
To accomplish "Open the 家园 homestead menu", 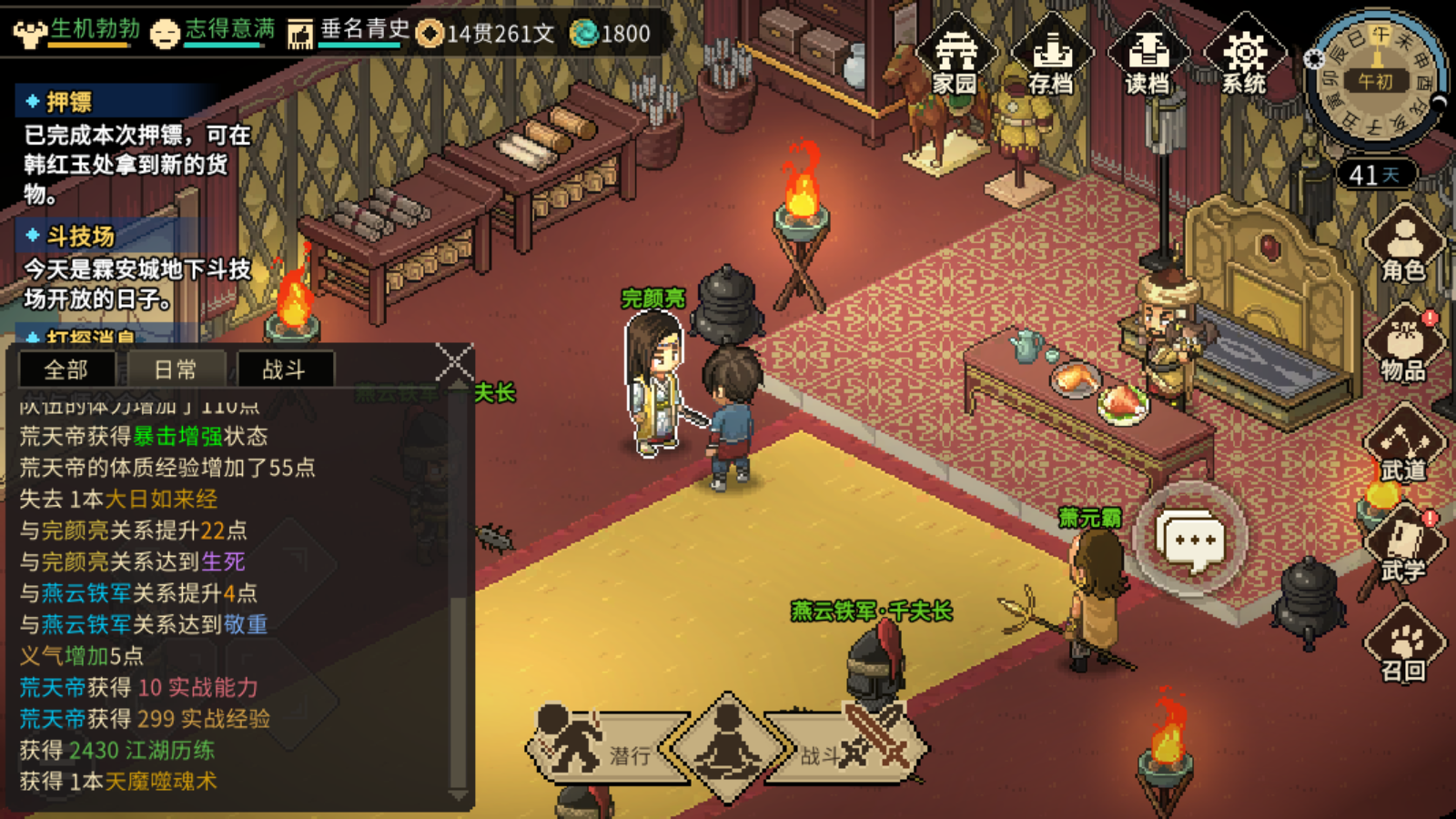I will coord(955,56).
